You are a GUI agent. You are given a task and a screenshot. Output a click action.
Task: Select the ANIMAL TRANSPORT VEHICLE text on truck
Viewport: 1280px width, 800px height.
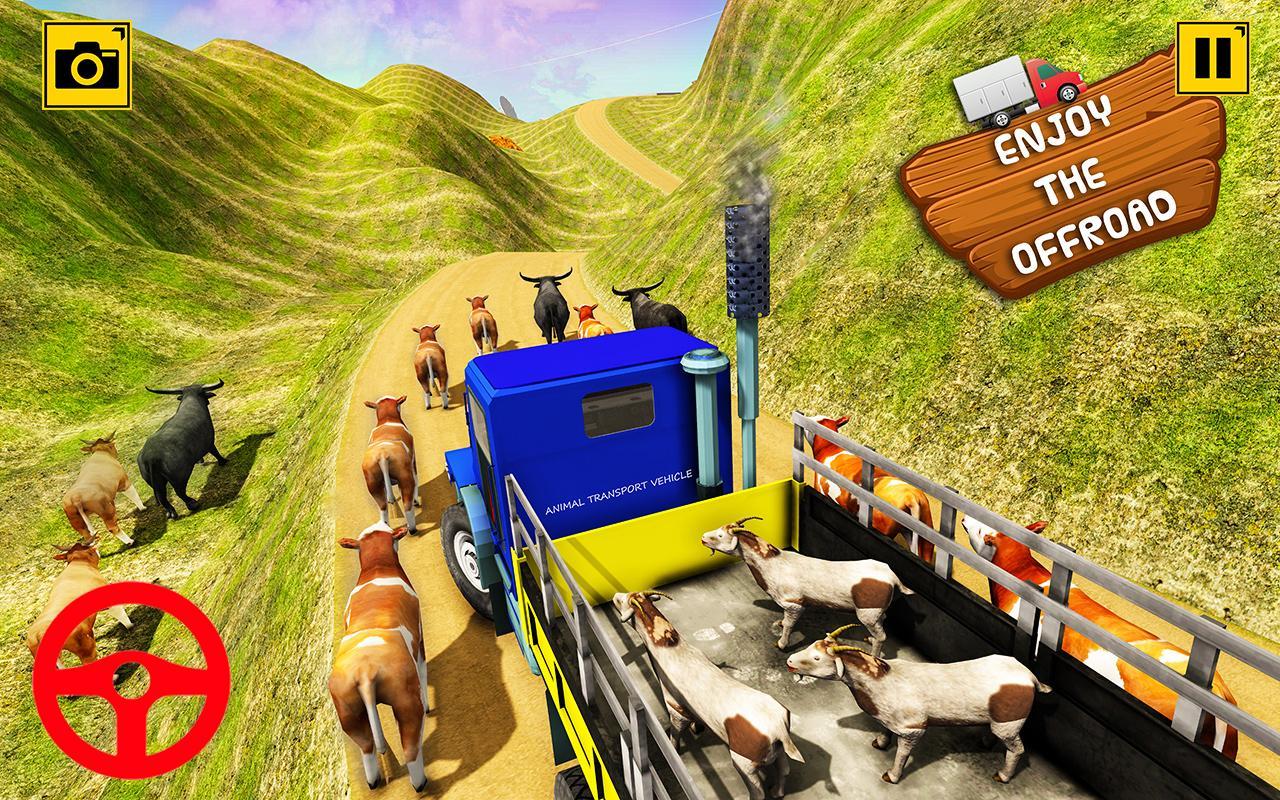(x=617, y=494)
